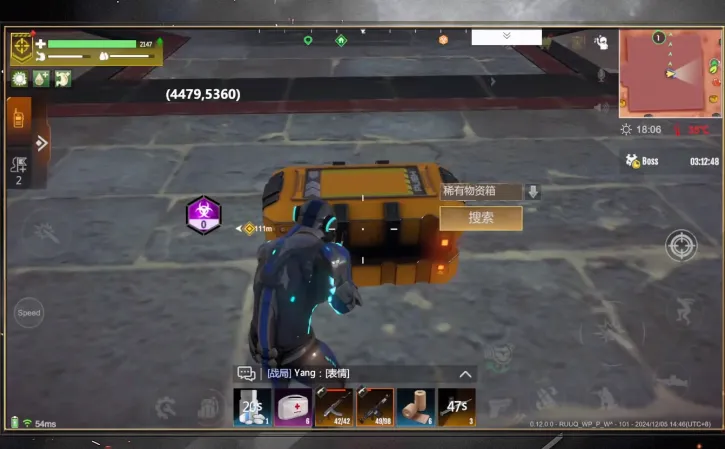
Task: Equip the rifle with 42/42 ammo
Action: (x=333, y=407)
